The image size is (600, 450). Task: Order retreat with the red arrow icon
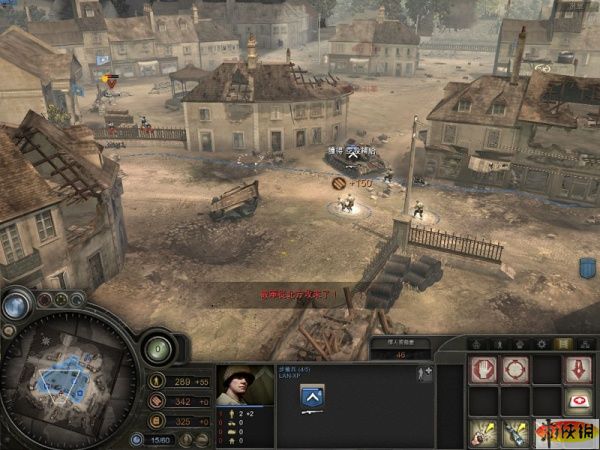click(x=578, y=370)
